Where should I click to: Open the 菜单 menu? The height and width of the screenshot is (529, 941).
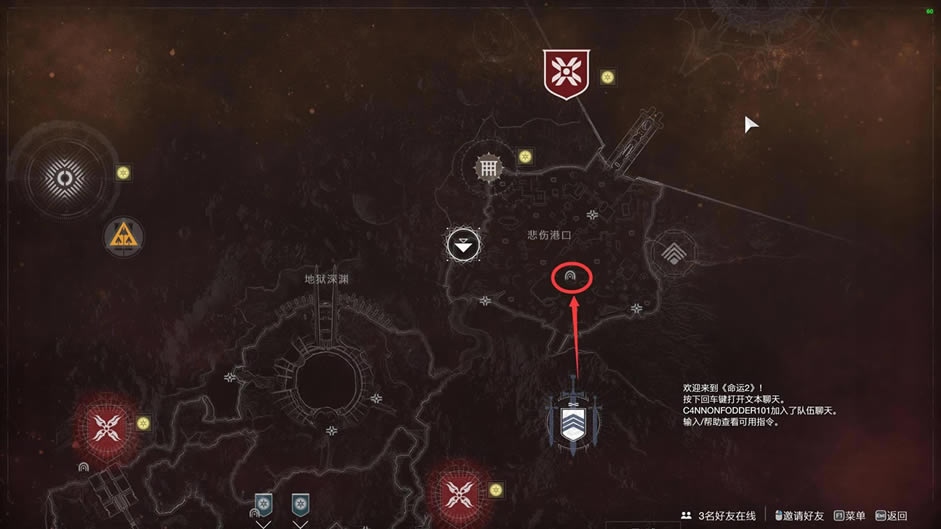point(850,516)
